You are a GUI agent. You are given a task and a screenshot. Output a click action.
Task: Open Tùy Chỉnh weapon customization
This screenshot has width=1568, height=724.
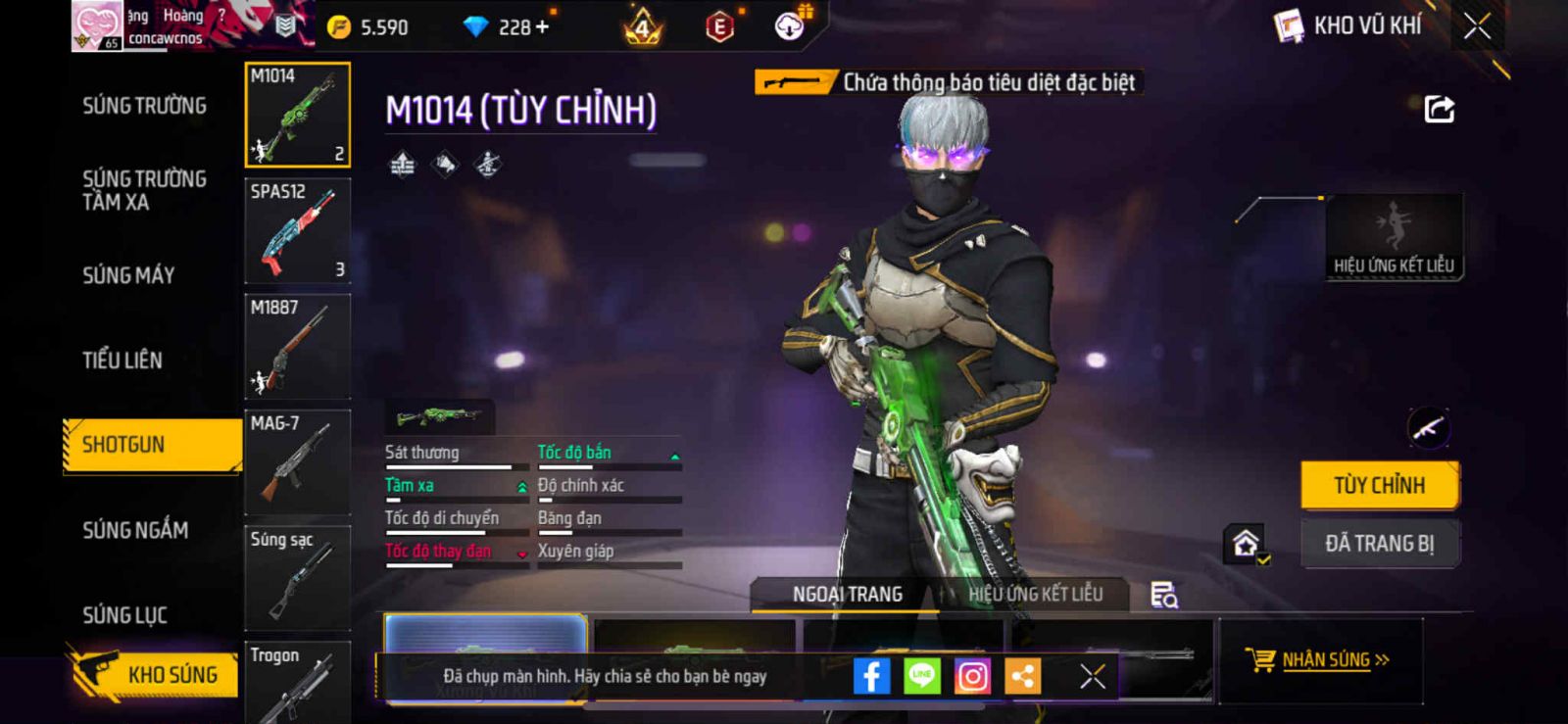pyautogui.click(x=1379, y=485)
